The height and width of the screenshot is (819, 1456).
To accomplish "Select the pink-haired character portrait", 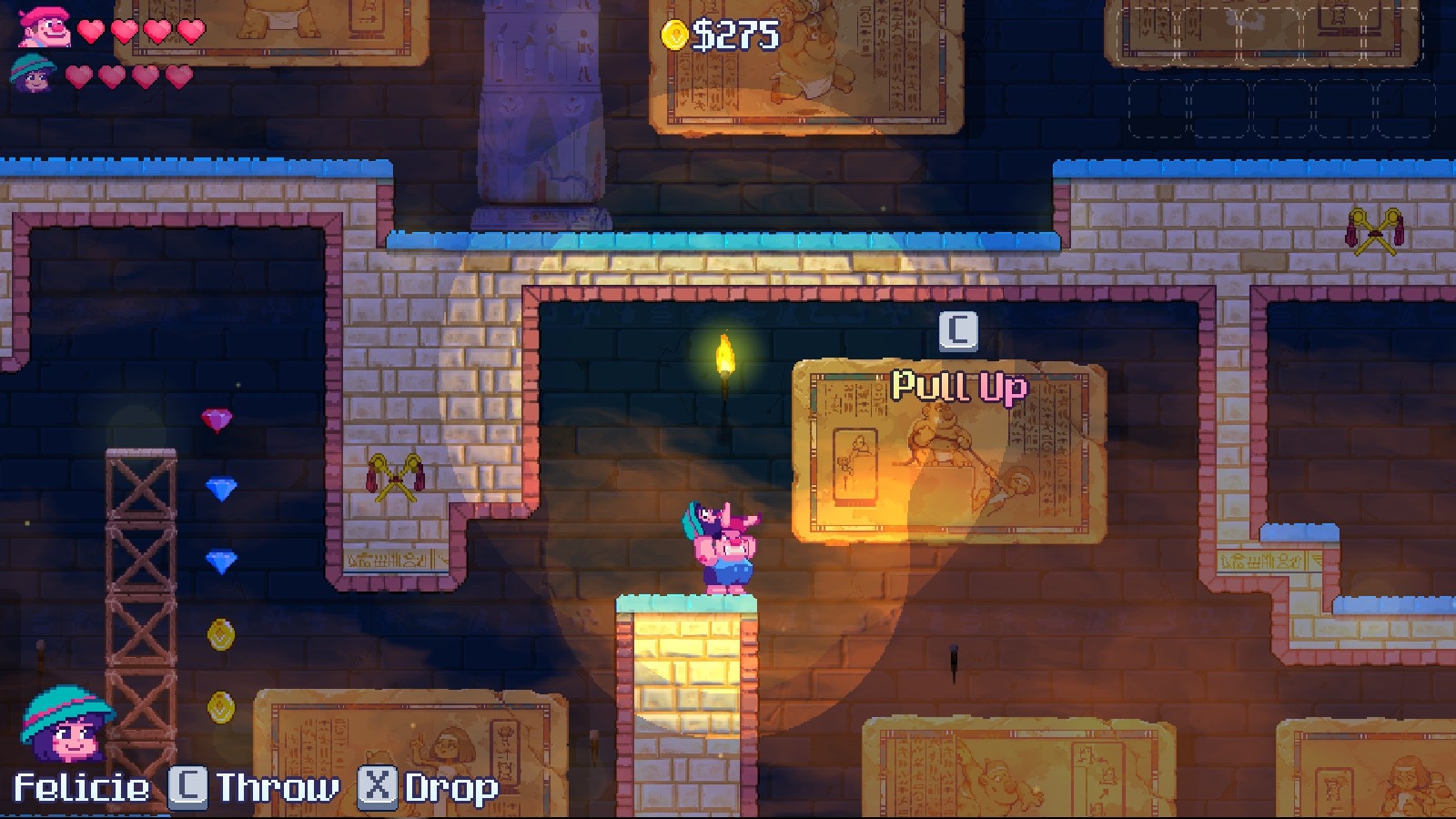I will coord(45,27).
